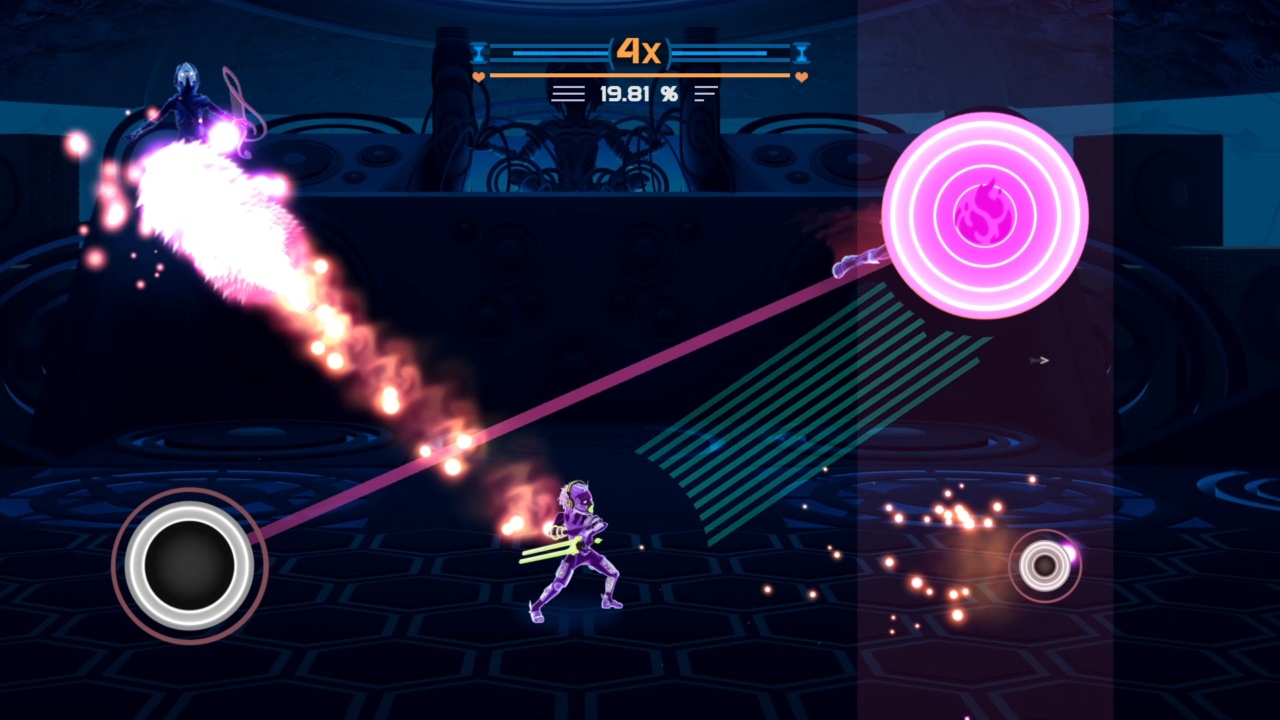
Task: Click the 19.81 % accuracy readout
Action: pos(638,93)
